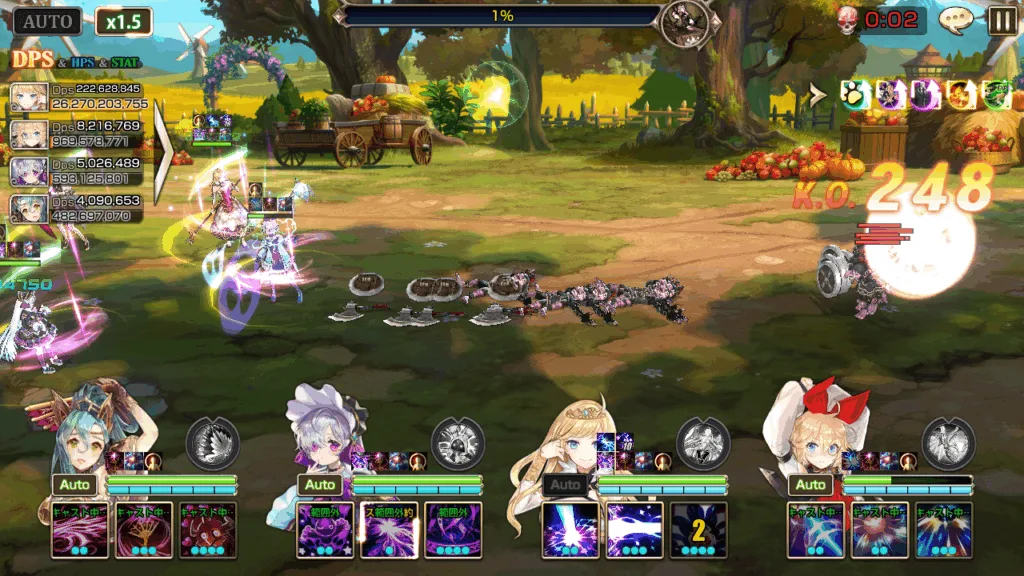The height and width of the screenshot is (576, 1024).
Task: Enable Auto for the blonde tiara hero
Action: click(566, 485)
